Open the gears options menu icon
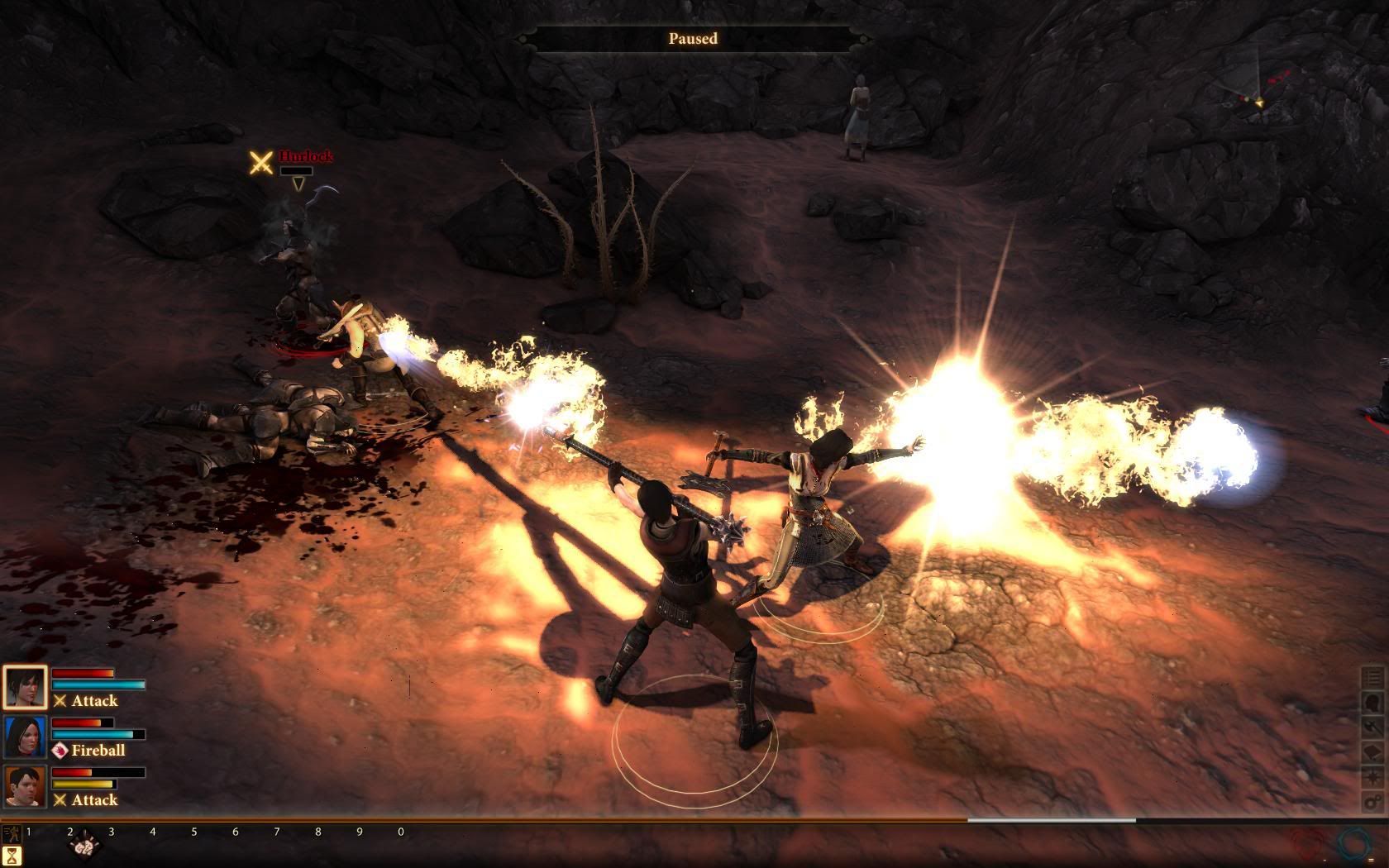Viewport: 1389px width, 868px height. tap(1373, 802)
